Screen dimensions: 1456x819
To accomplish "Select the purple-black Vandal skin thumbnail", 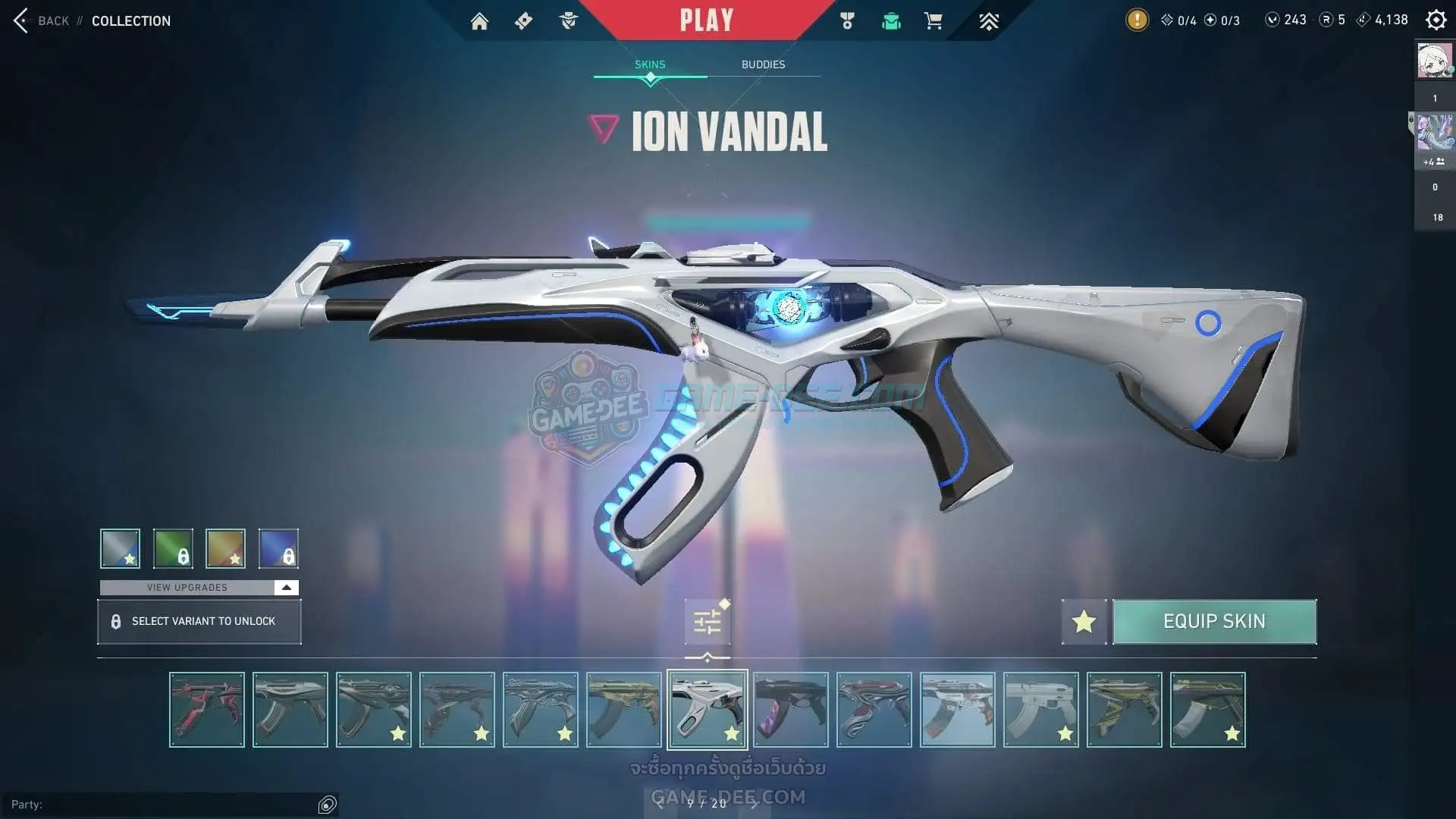I will 791,710.
